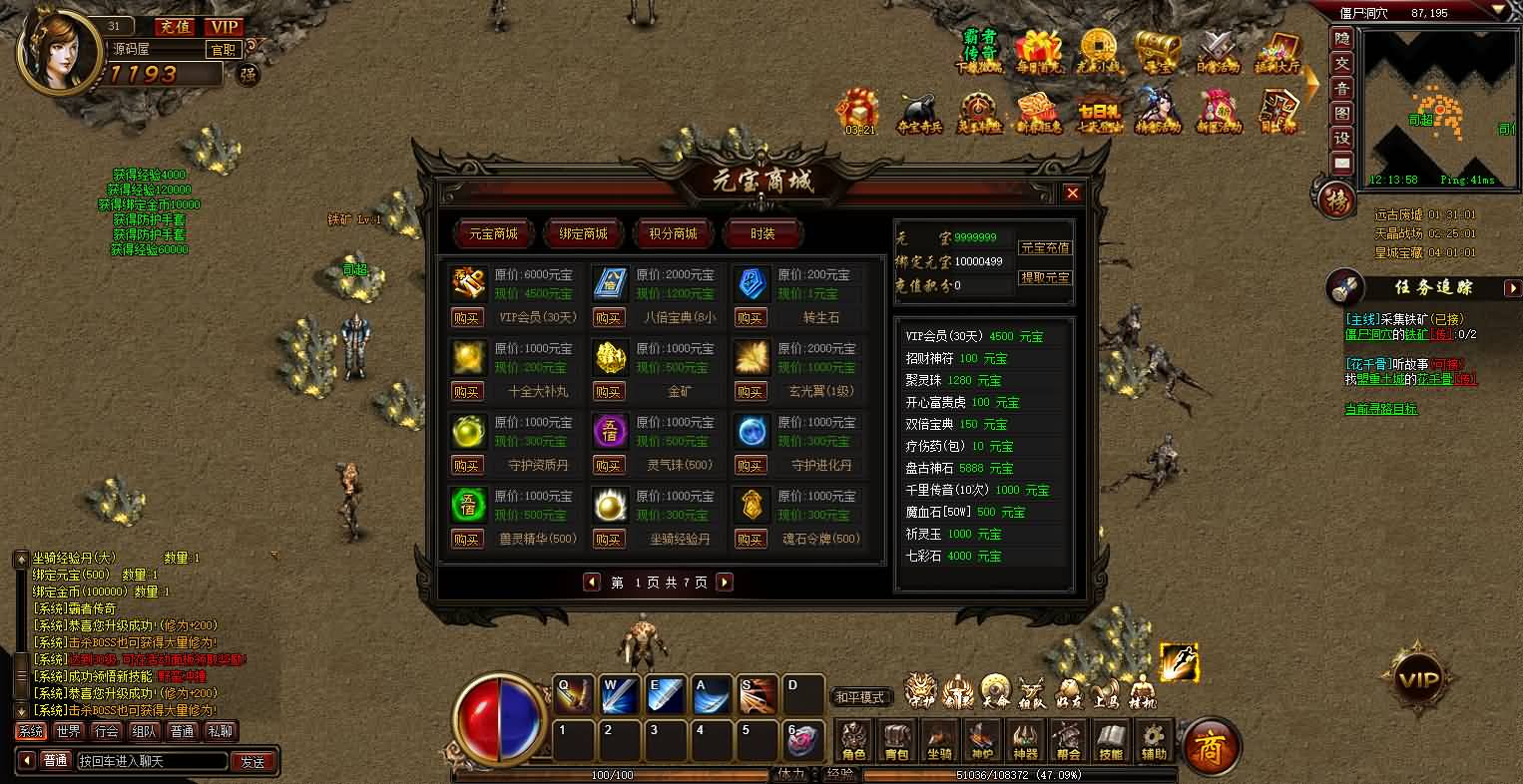Image resolution: width=1523 pixels, height=784 pixels.
Task: Close the 元宝商城 shop window
Action: (x=1072, y=194)
